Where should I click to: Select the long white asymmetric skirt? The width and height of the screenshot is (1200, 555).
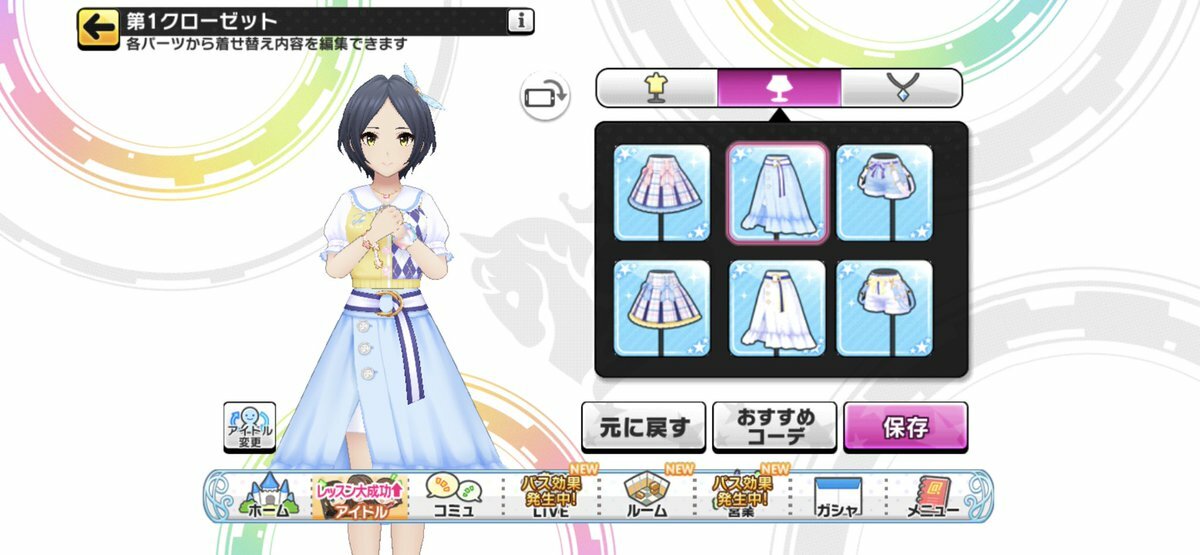pos(777,307)
